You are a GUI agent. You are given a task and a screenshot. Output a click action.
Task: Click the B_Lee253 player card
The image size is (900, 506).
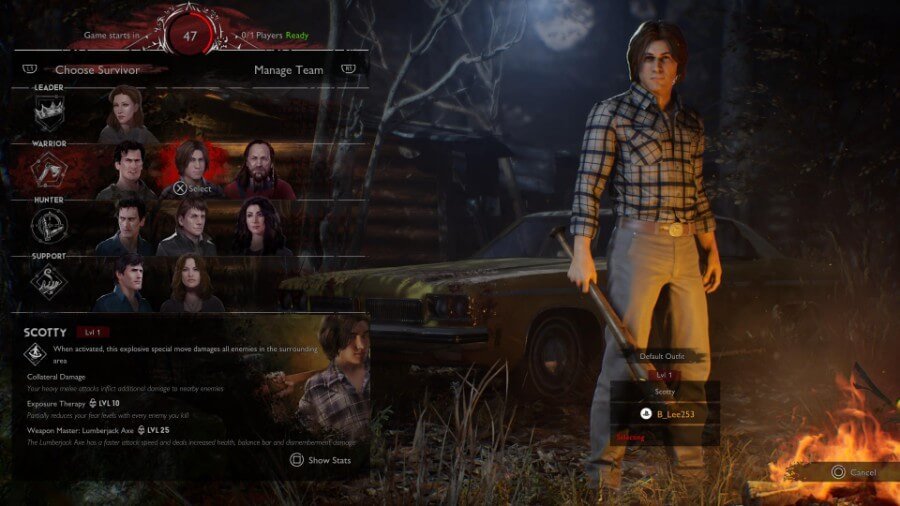pos(666,411)
